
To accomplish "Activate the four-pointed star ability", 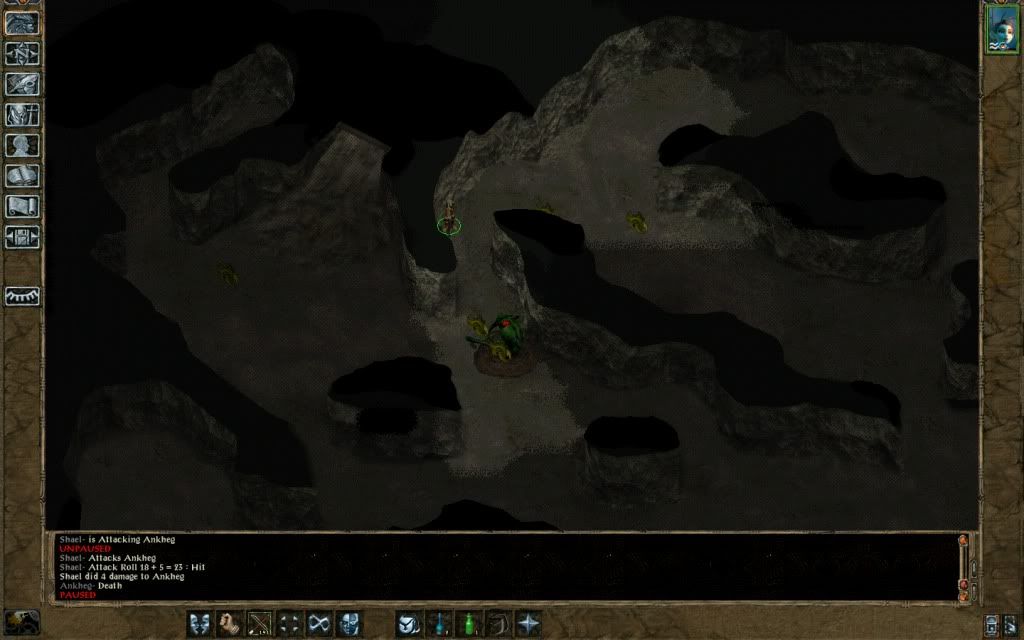I will (x=527, y=623).
